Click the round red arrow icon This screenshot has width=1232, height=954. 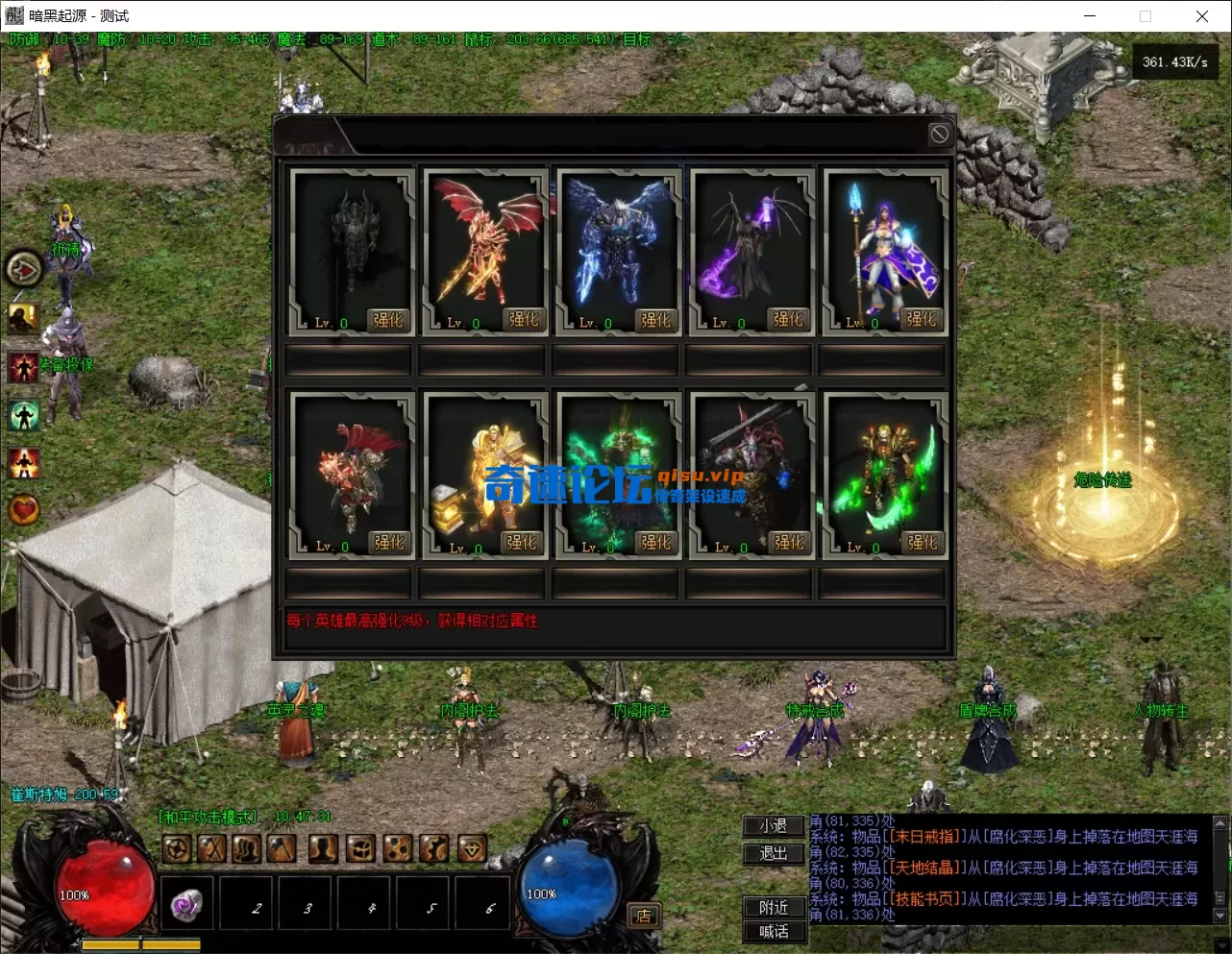click(24, 269)
